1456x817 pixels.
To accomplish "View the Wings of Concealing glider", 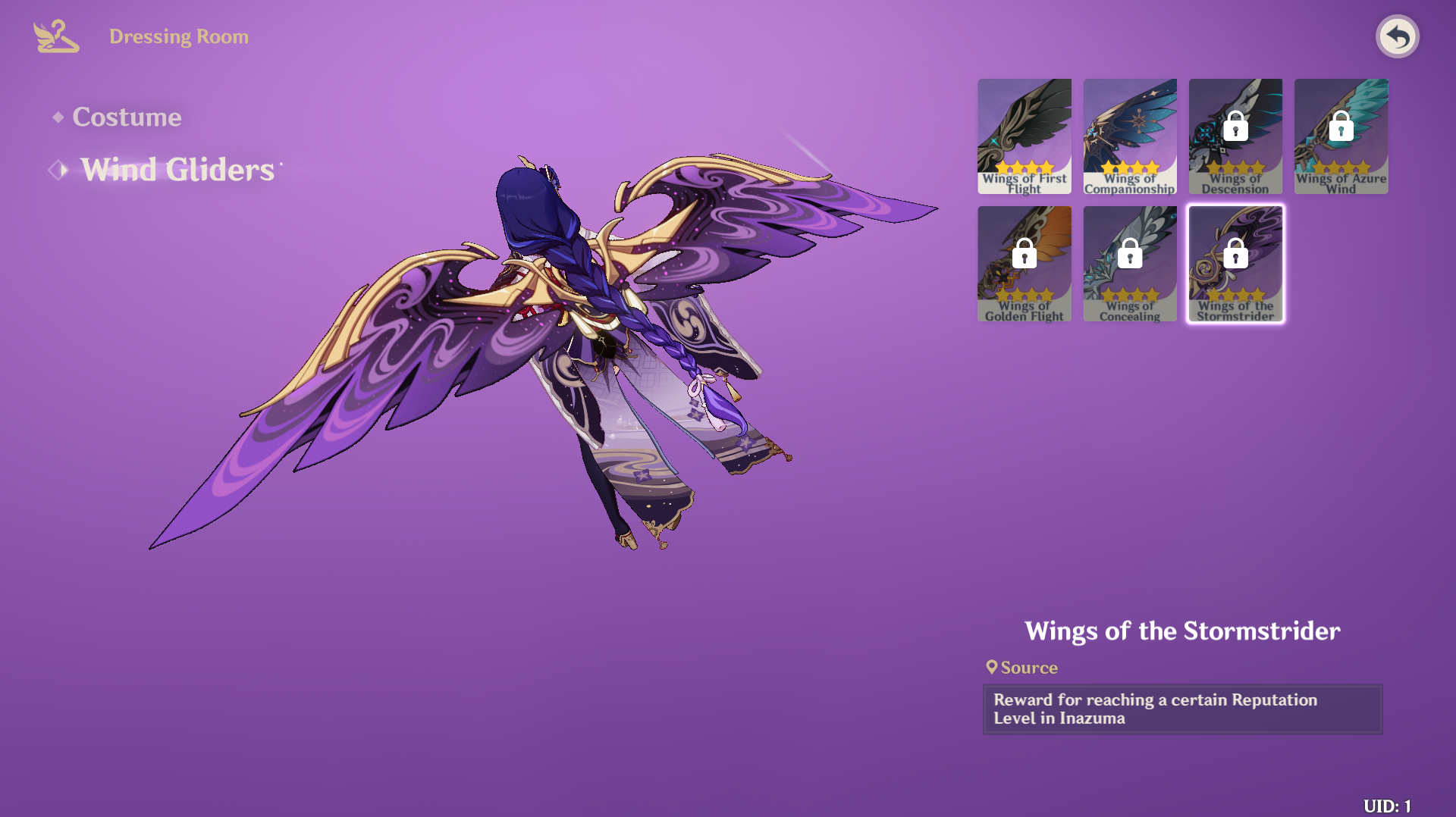I will coord(1129,264).
